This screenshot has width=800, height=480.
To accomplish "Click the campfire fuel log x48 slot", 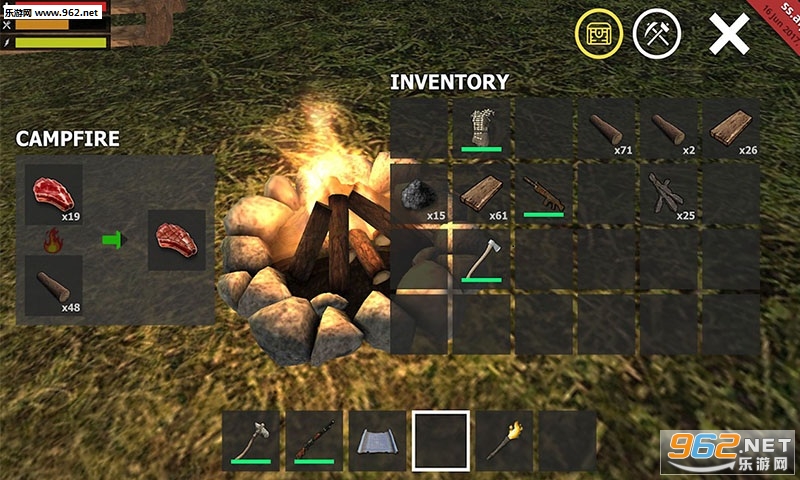I will click(x=54, y=285).
